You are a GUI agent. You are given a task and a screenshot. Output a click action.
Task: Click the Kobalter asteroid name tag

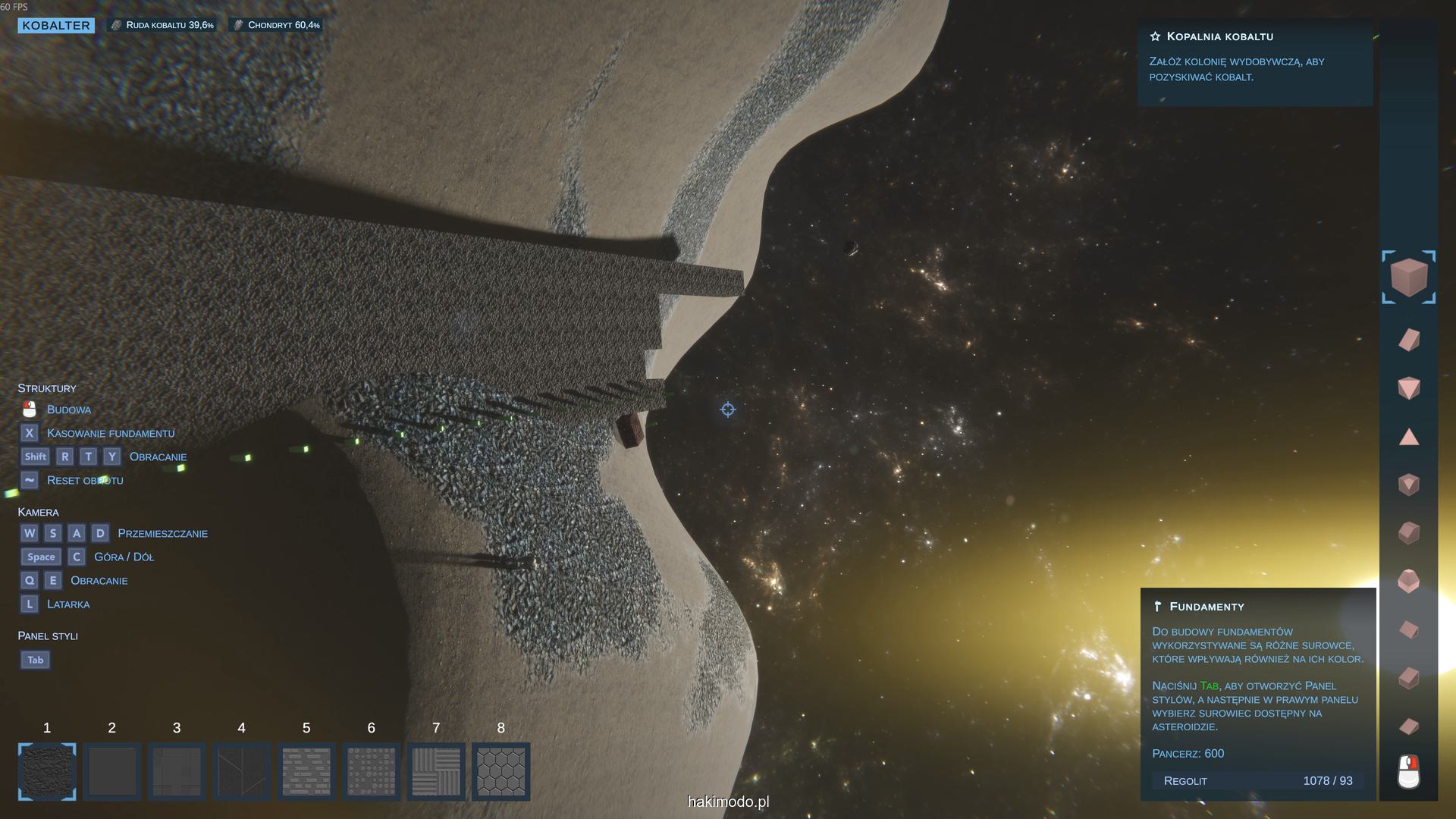click(x=56, y=25)
